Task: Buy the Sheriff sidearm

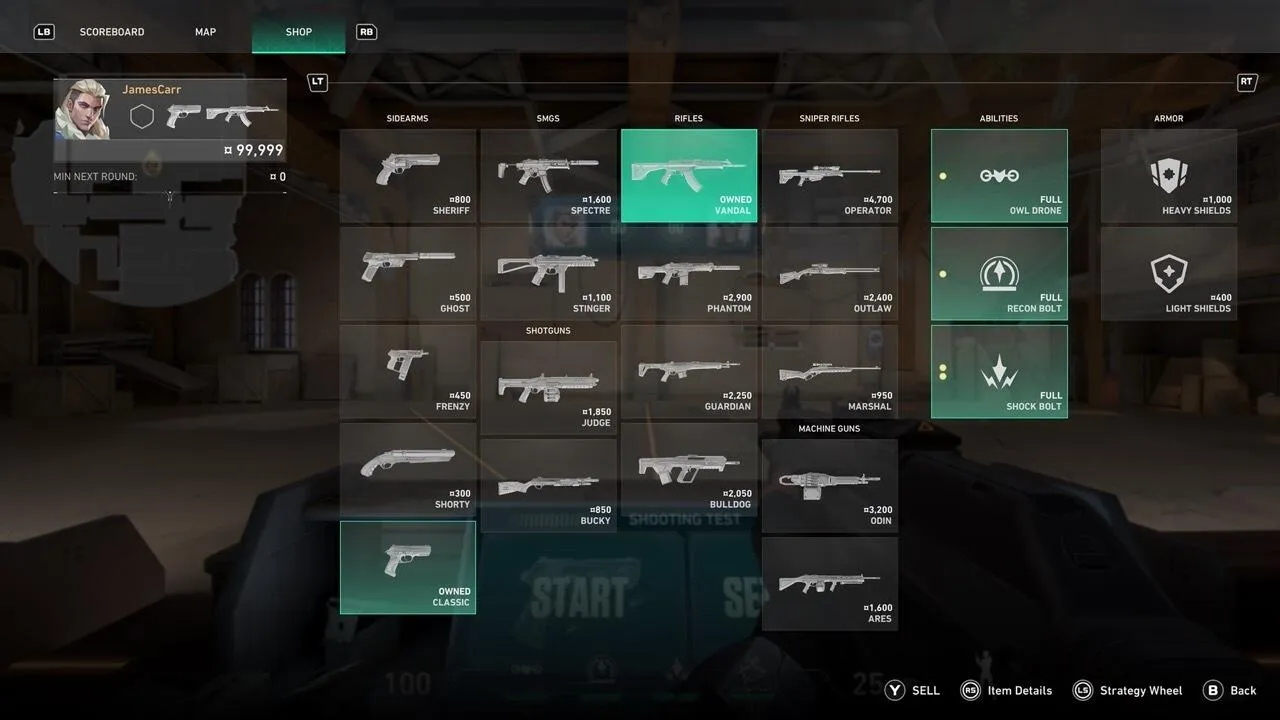Action: 408,175
